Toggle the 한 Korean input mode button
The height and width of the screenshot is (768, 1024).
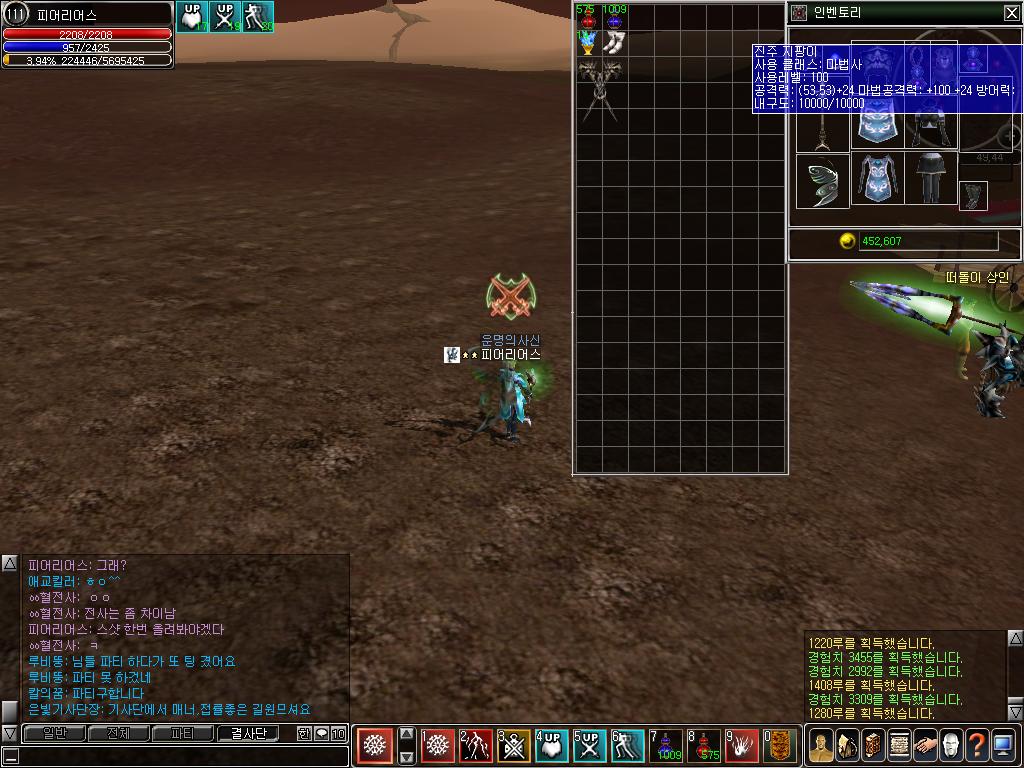304,734
